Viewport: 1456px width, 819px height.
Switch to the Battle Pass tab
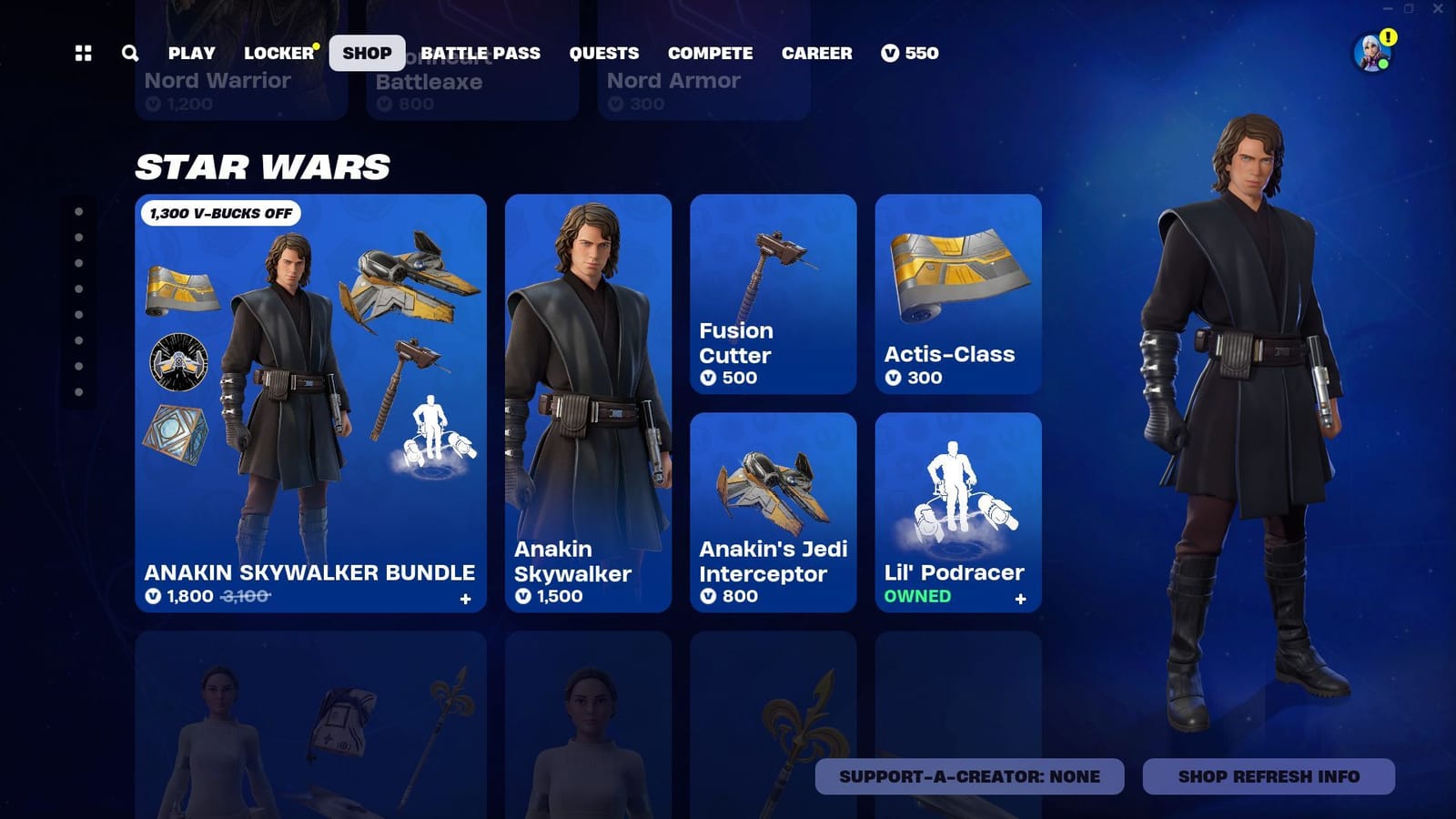pyautogui.click(x=480, y=53)
